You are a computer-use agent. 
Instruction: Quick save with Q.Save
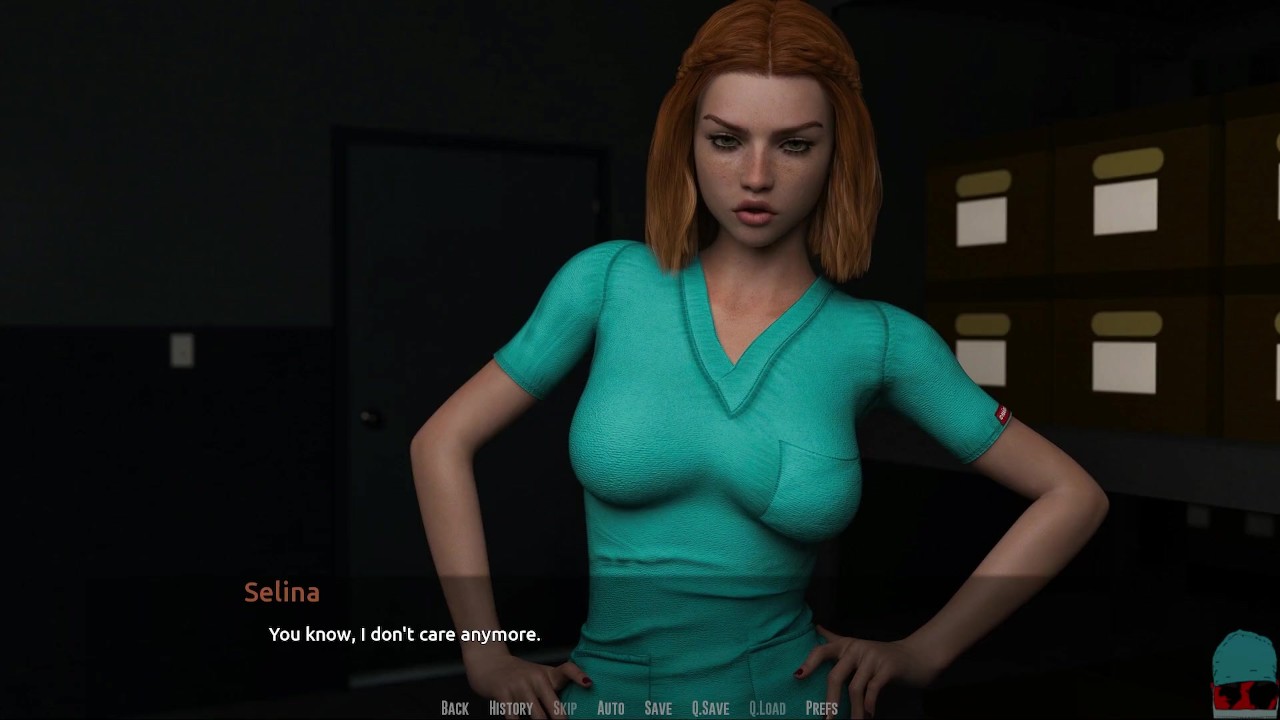coord(710,708)
